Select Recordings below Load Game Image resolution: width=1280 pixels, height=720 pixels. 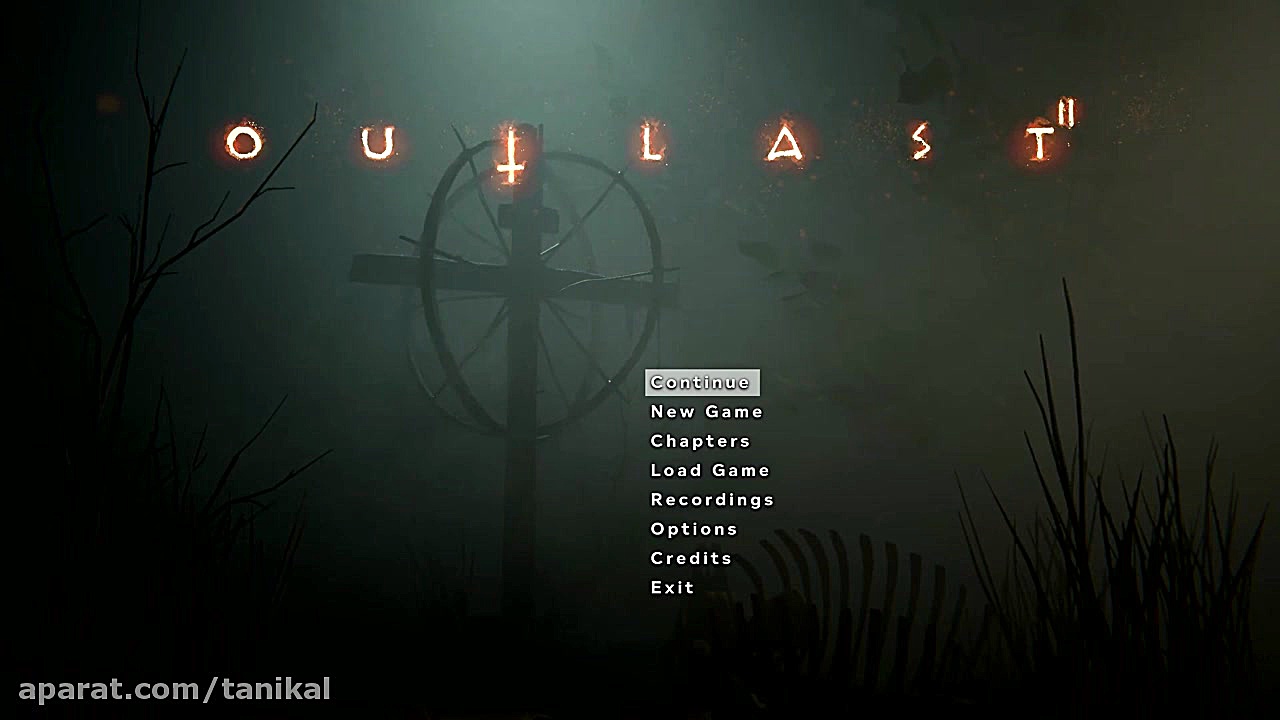(711, 499)
